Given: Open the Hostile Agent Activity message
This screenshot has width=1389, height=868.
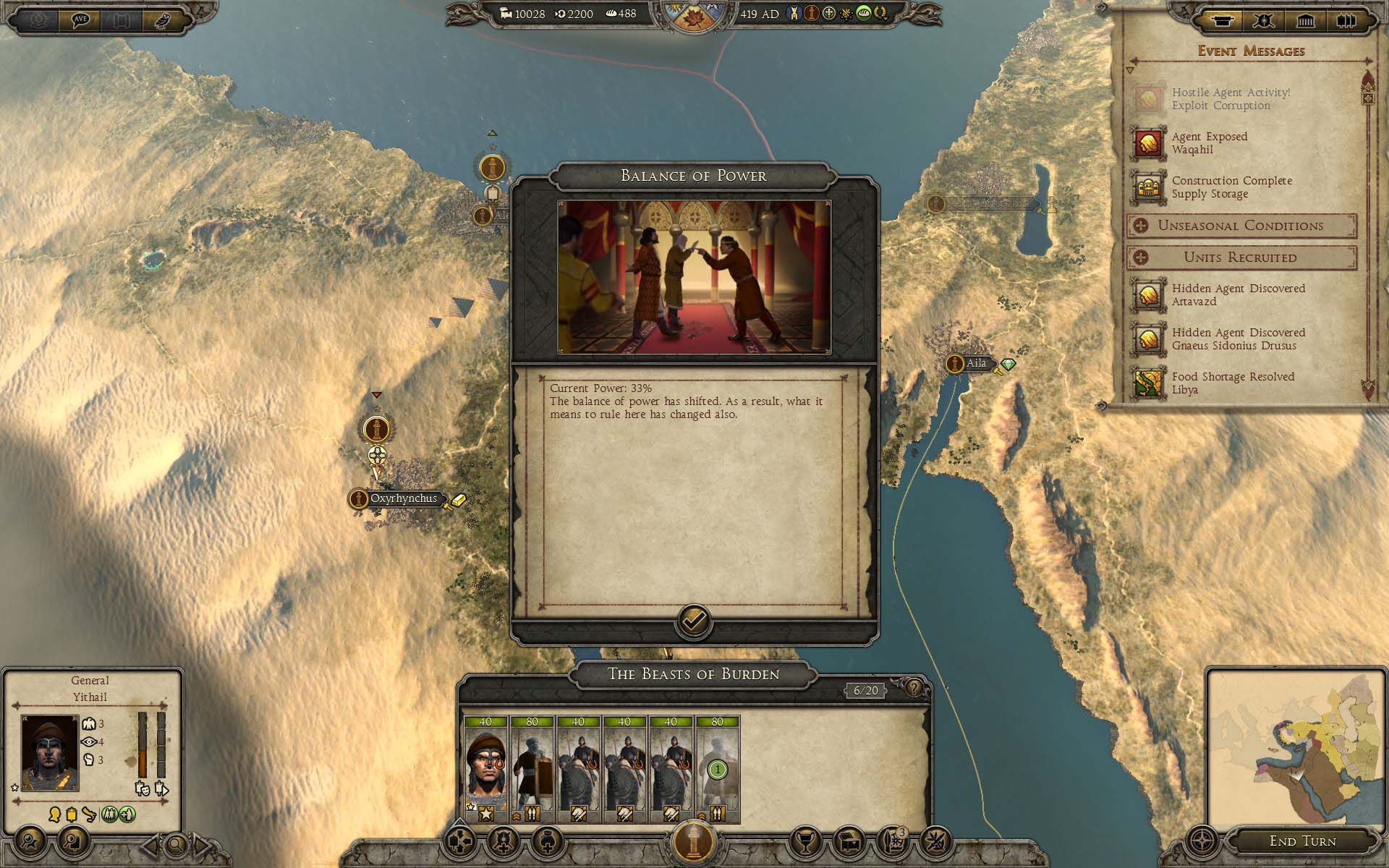Looking at the screenshot, I should tap(1230, 99).
